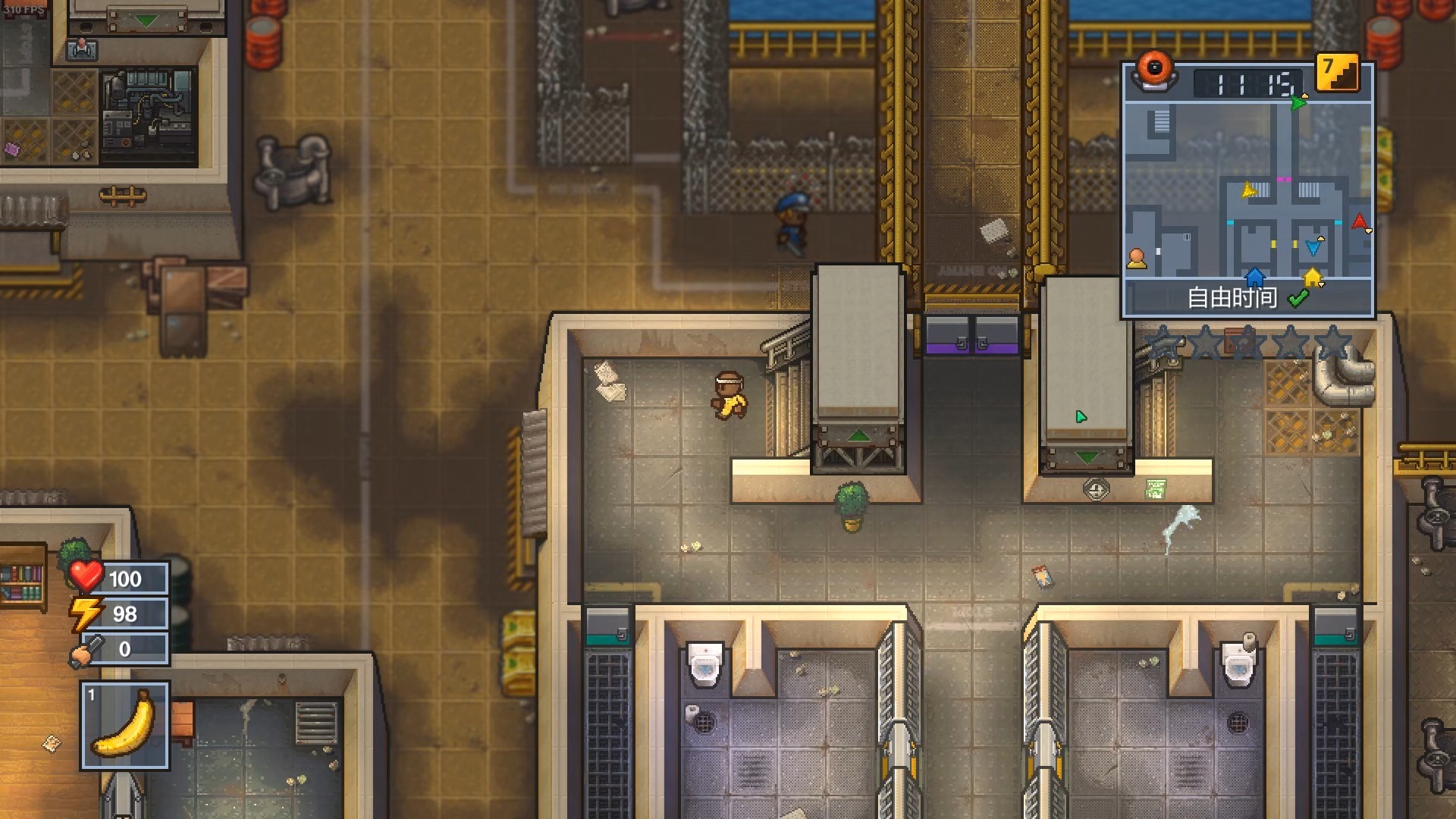The width and height of the screenshot is (1456, 819).
Task: Open the prison minimap
Action: pyautogui.click(x=1247, y=190)
